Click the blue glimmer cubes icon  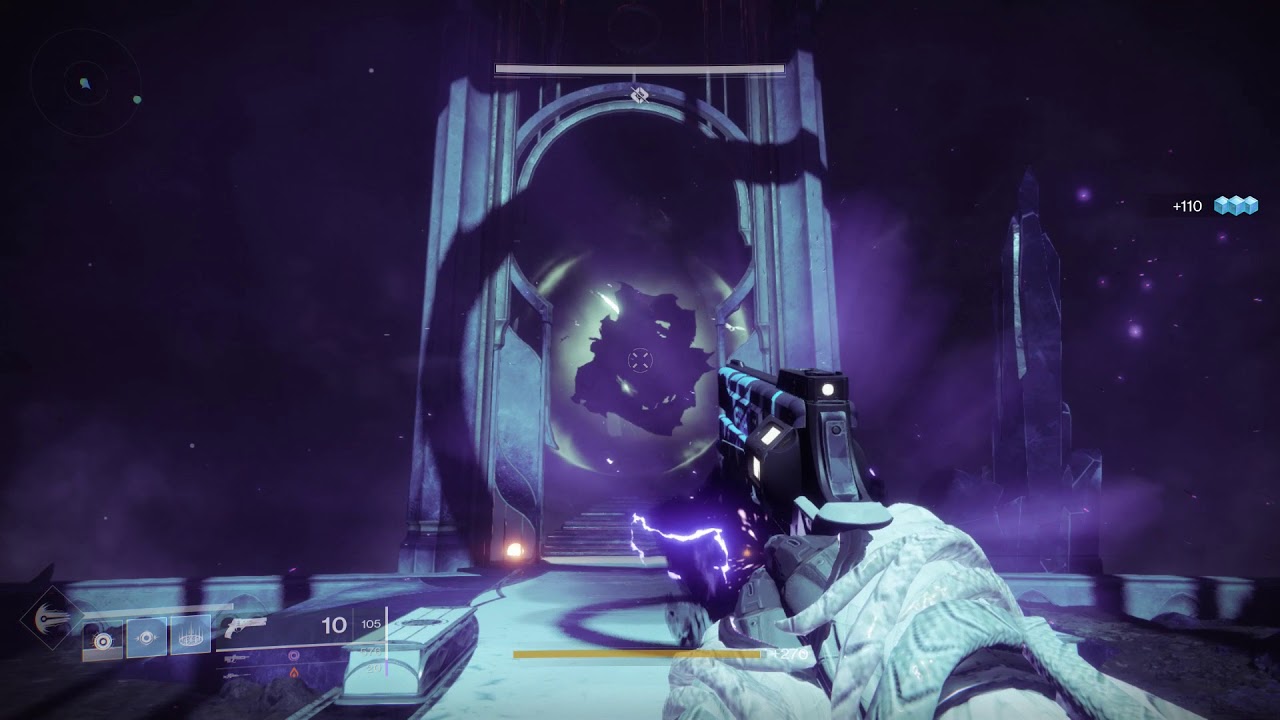click(x=1236, y=206)
